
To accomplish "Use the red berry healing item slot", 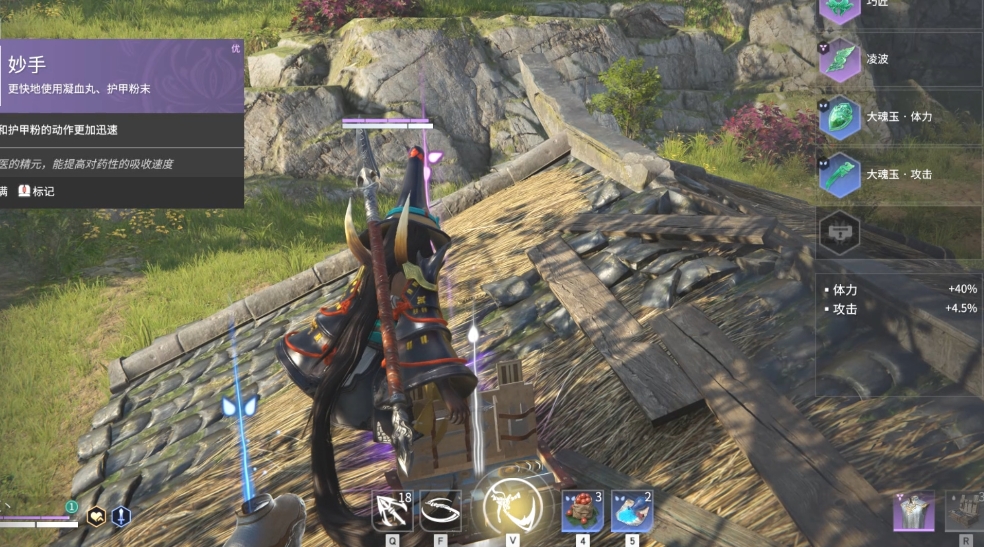I will pyautogui.click(x=582, y=511).
